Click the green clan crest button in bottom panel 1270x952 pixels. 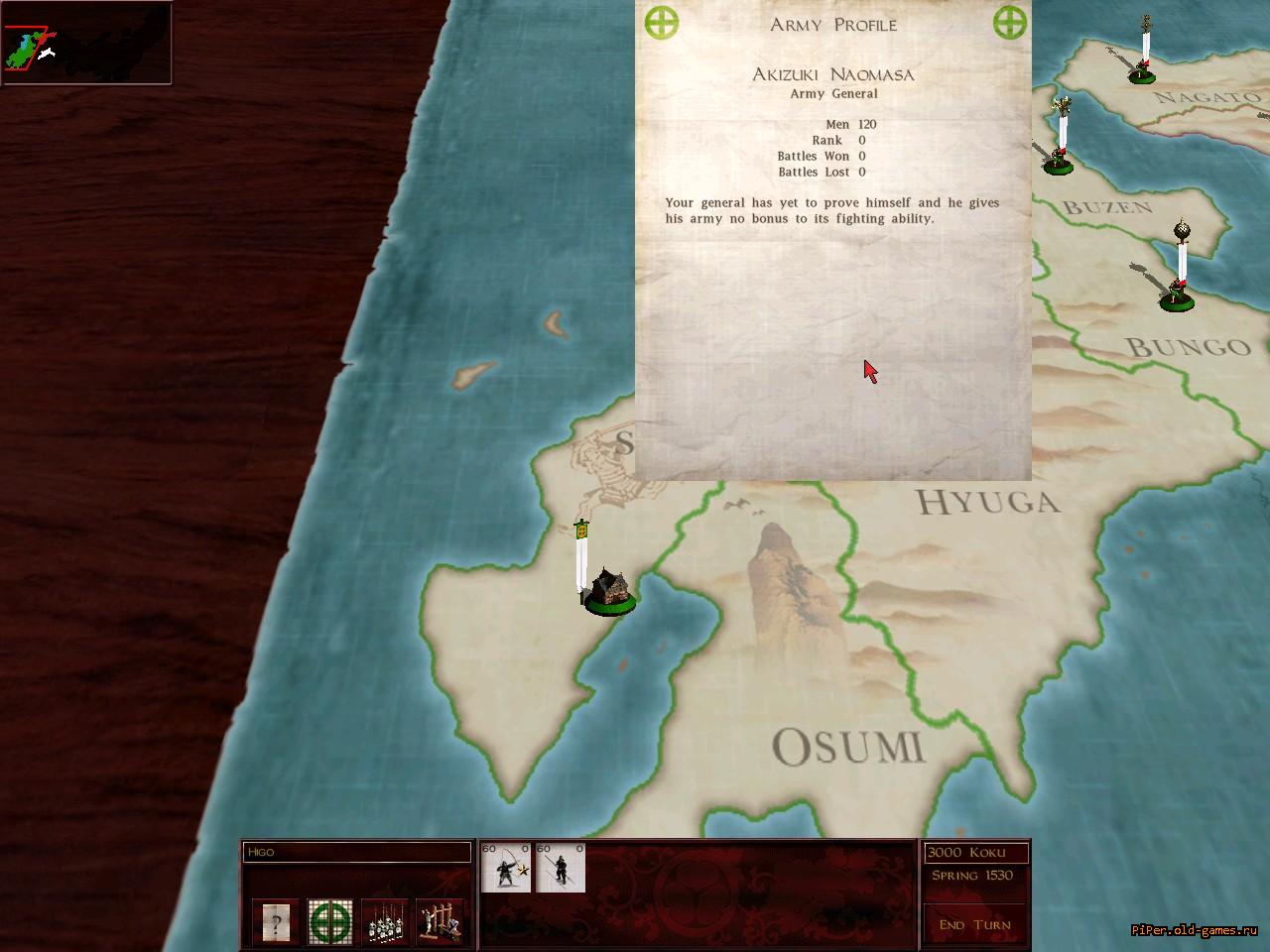tap(330, 922)
